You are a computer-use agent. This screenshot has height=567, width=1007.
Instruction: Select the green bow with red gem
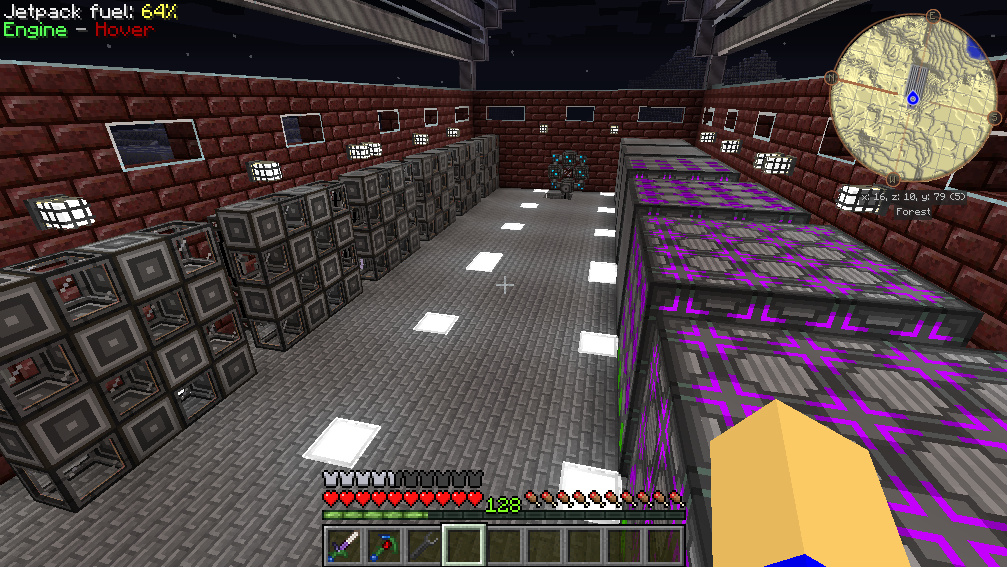(383, 546)
